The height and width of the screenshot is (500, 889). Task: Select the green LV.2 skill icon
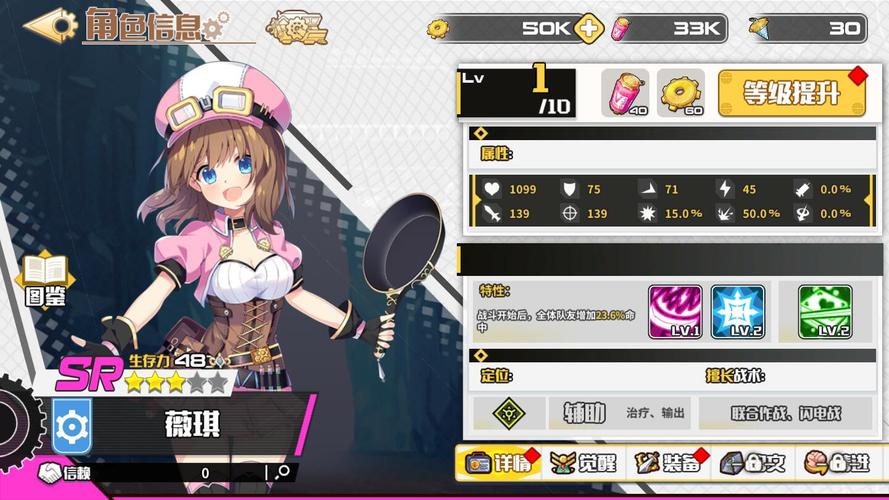coord(825,311)
